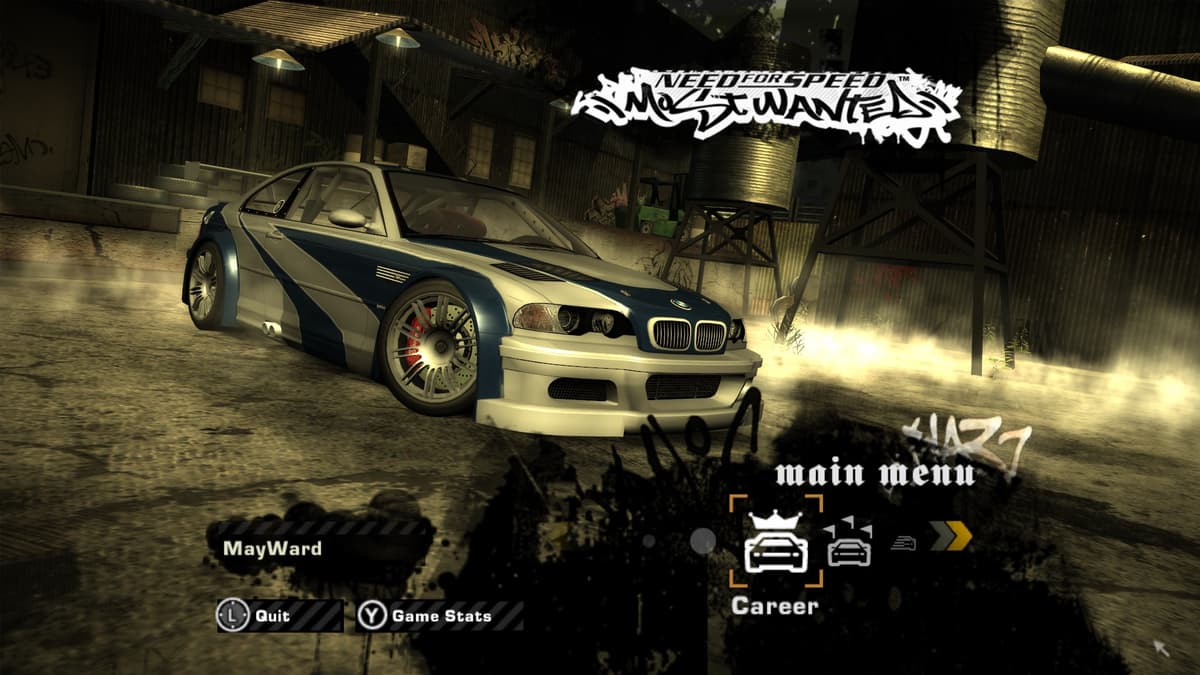Select the small speeding car menu icon
The image size is (1200, 675).
coord(903,542)
